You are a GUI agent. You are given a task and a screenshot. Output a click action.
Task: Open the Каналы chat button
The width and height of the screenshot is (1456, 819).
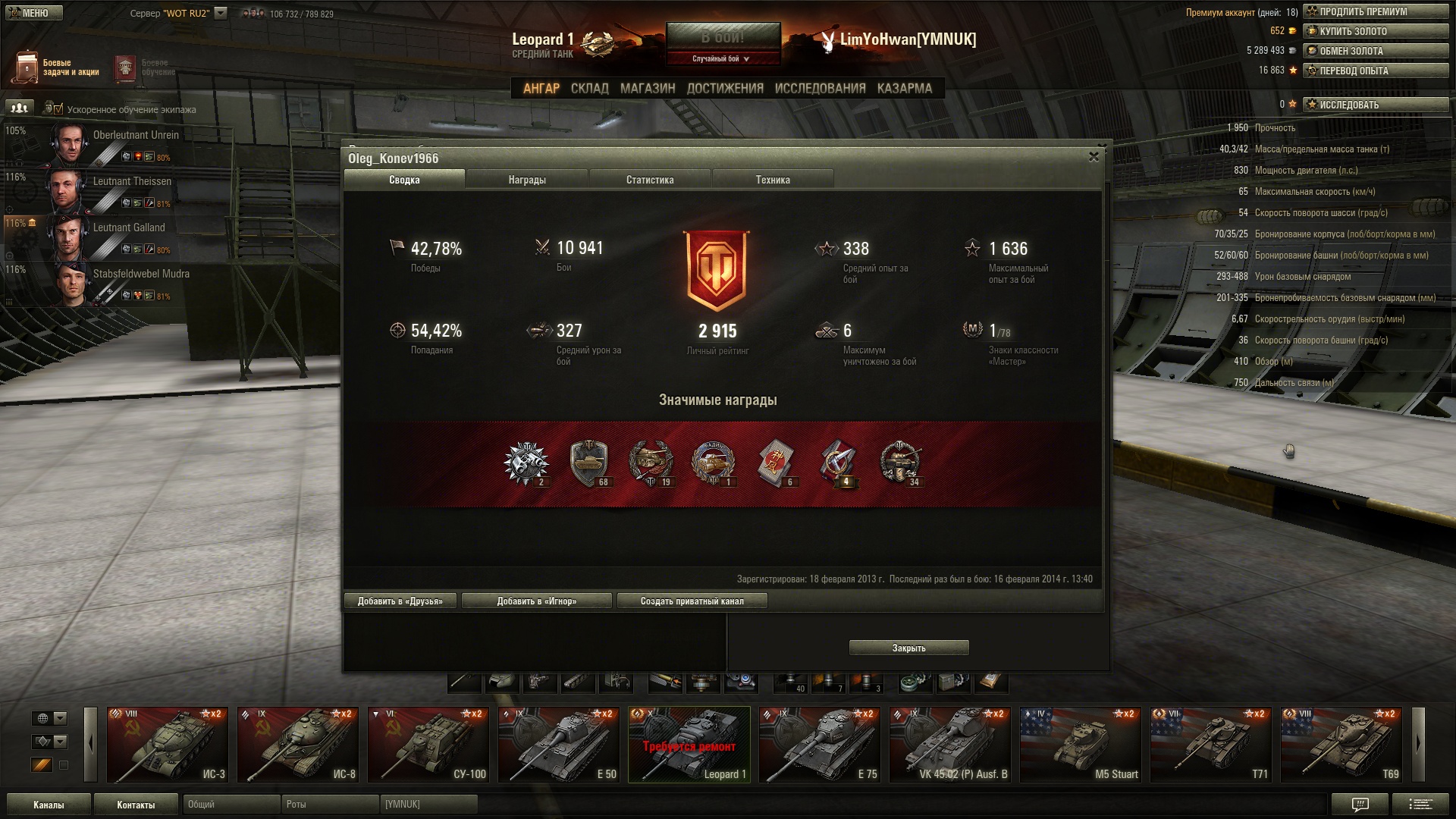click(49, 805)
